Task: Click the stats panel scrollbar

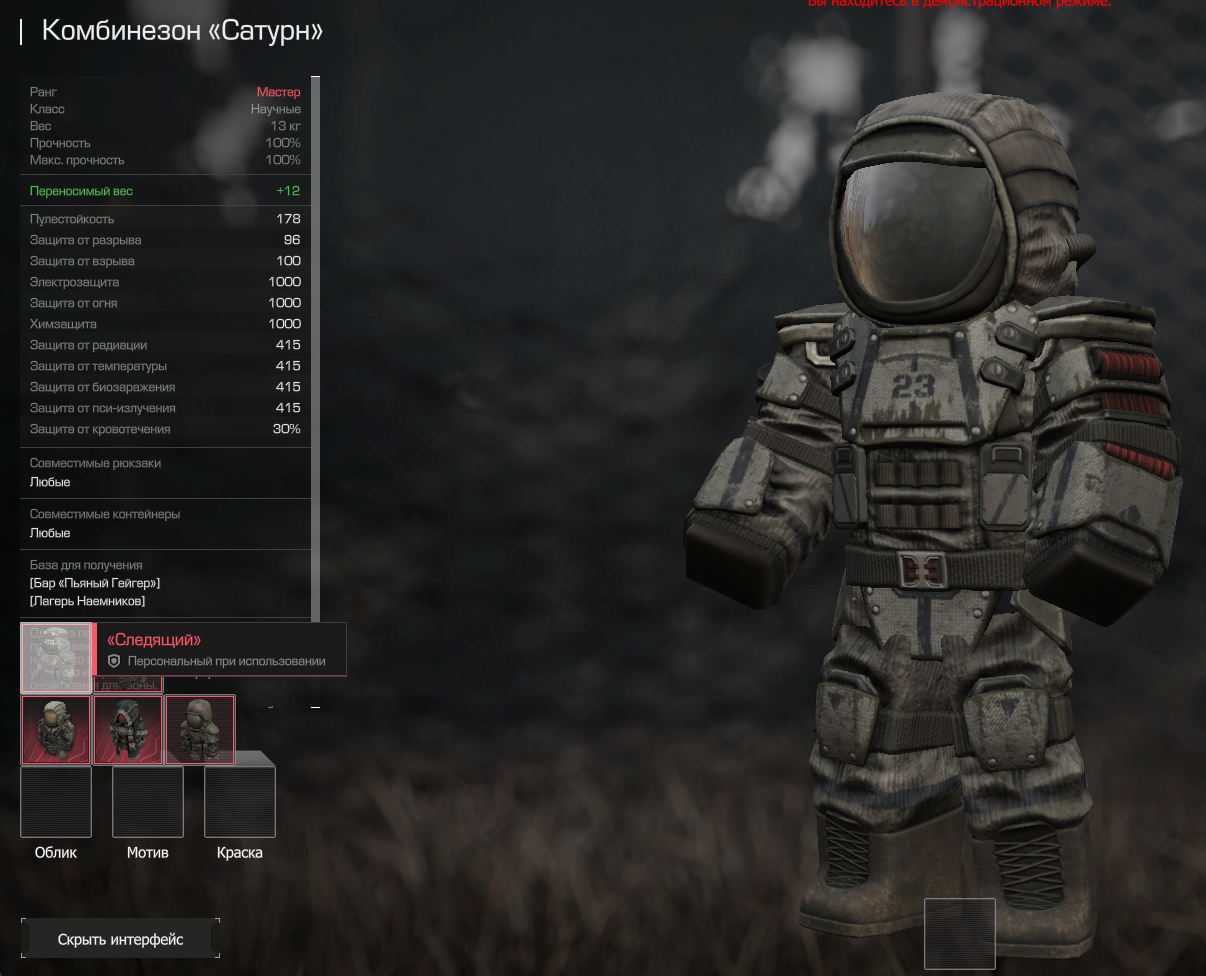Action: point(316,350)
